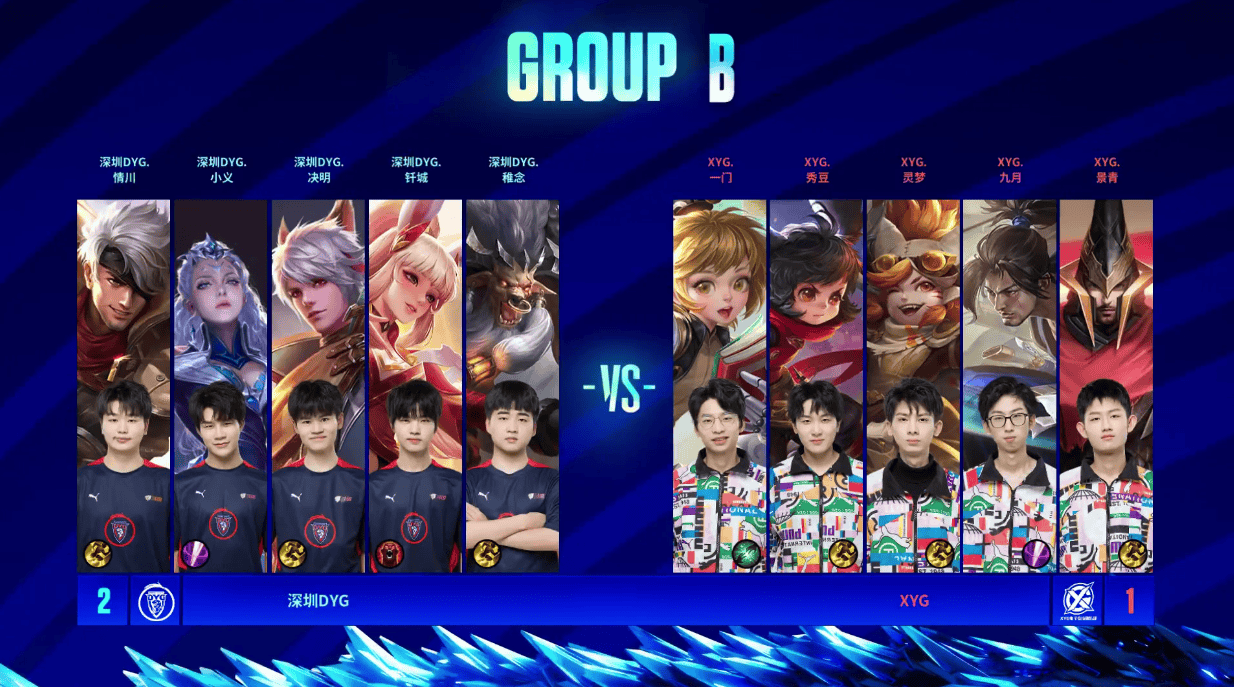1234x687 pixels.
Task: Select the 深圳DYG.稚念 player card
Action: [512, 385]
